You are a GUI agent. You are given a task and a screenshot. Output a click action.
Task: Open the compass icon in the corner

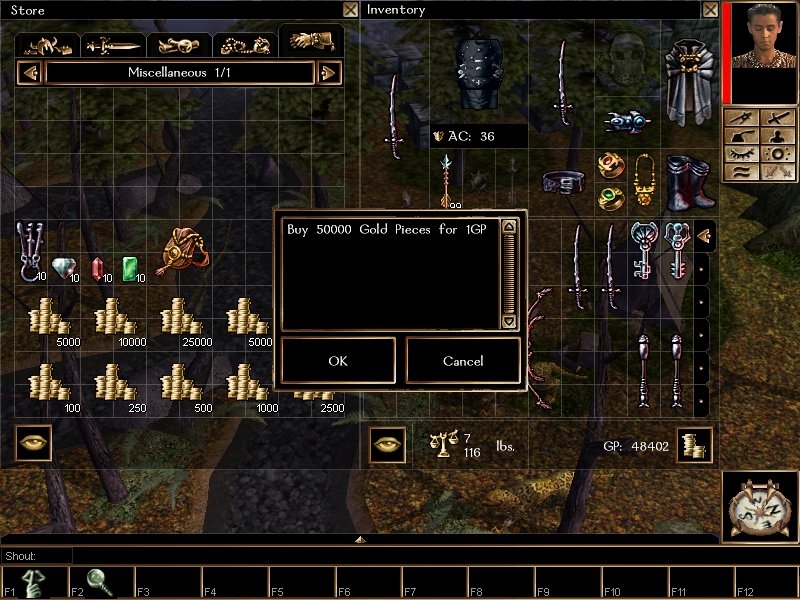point(758,507)
